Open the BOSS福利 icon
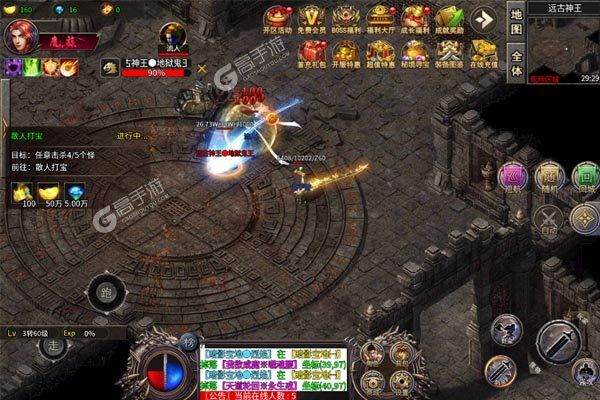Screen dimensions: 600x400 346,20
